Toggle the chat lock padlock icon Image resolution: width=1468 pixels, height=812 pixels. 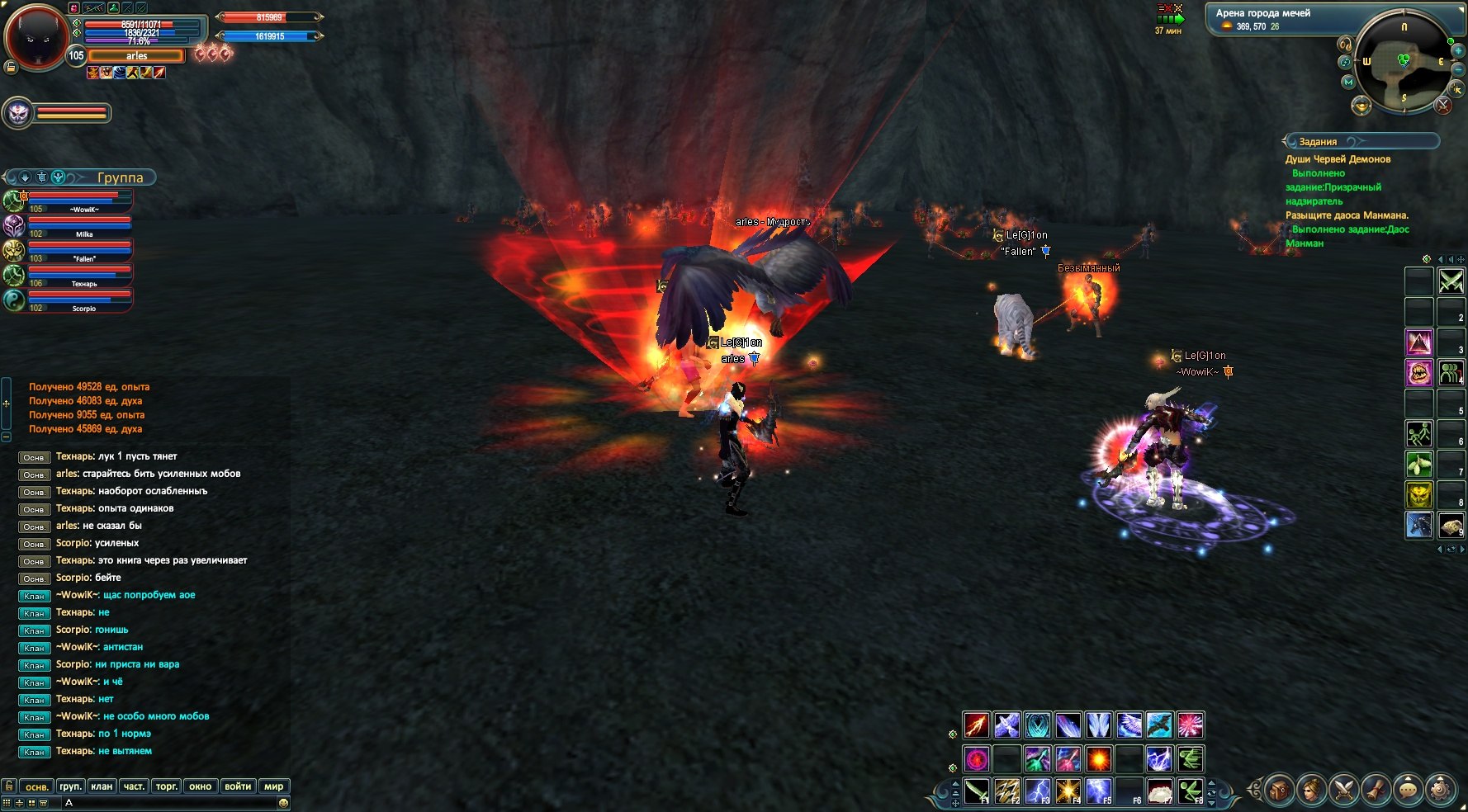point(9,786)
